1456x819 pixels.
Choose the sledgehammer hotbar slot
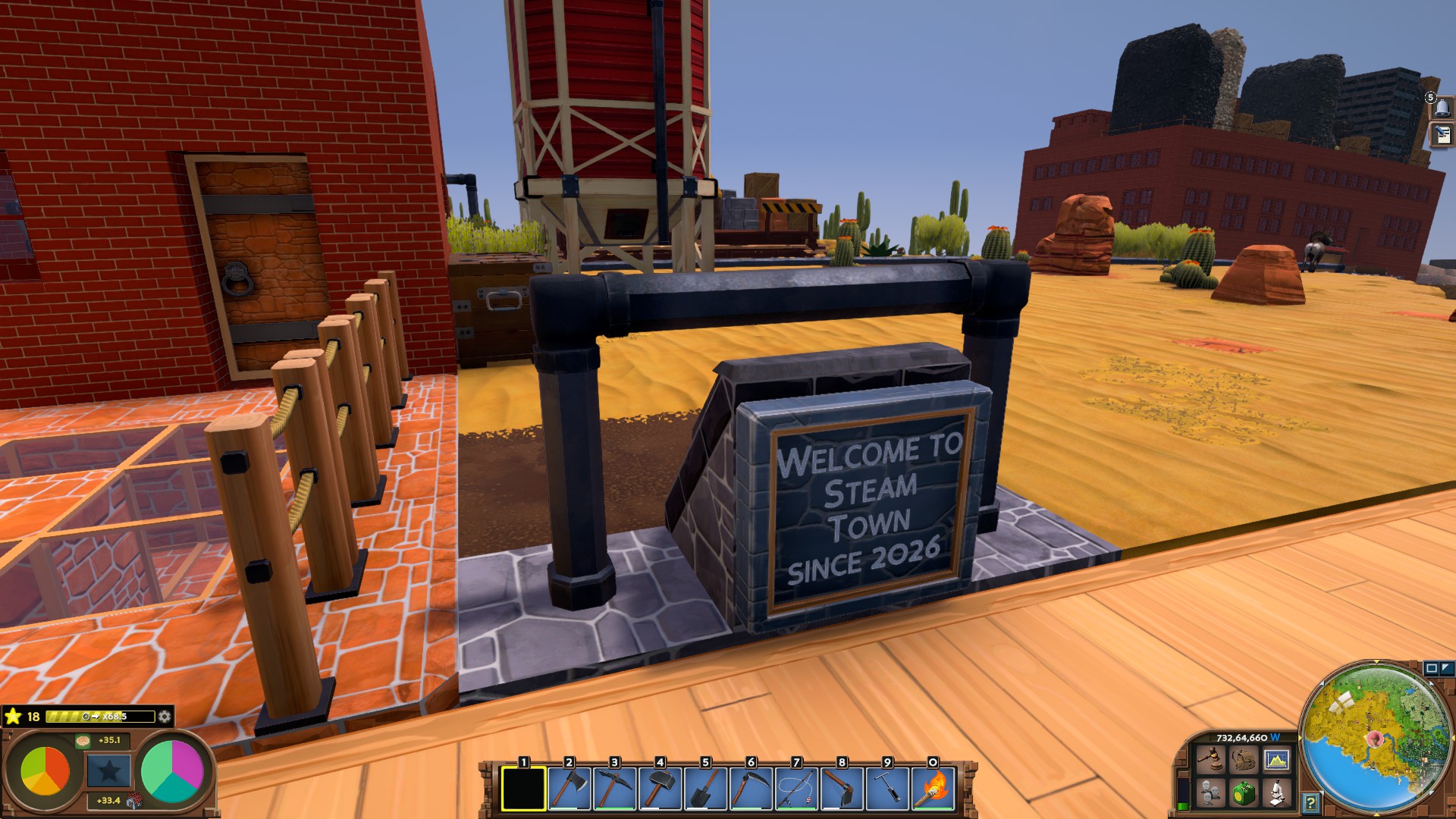point(660,789)
